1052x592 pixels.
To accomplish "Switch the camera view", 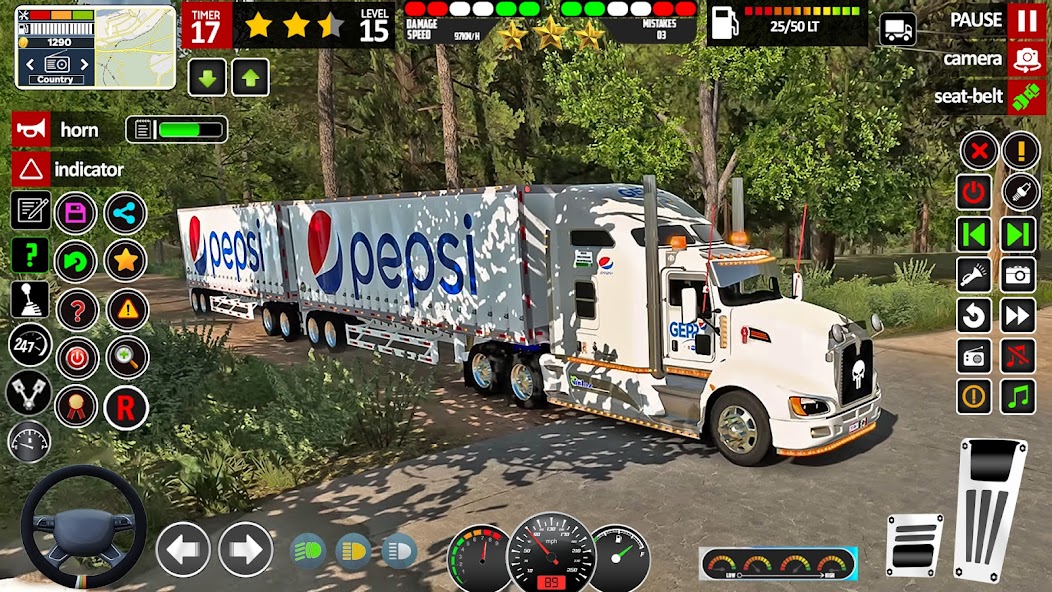I will click(1026, 58).
